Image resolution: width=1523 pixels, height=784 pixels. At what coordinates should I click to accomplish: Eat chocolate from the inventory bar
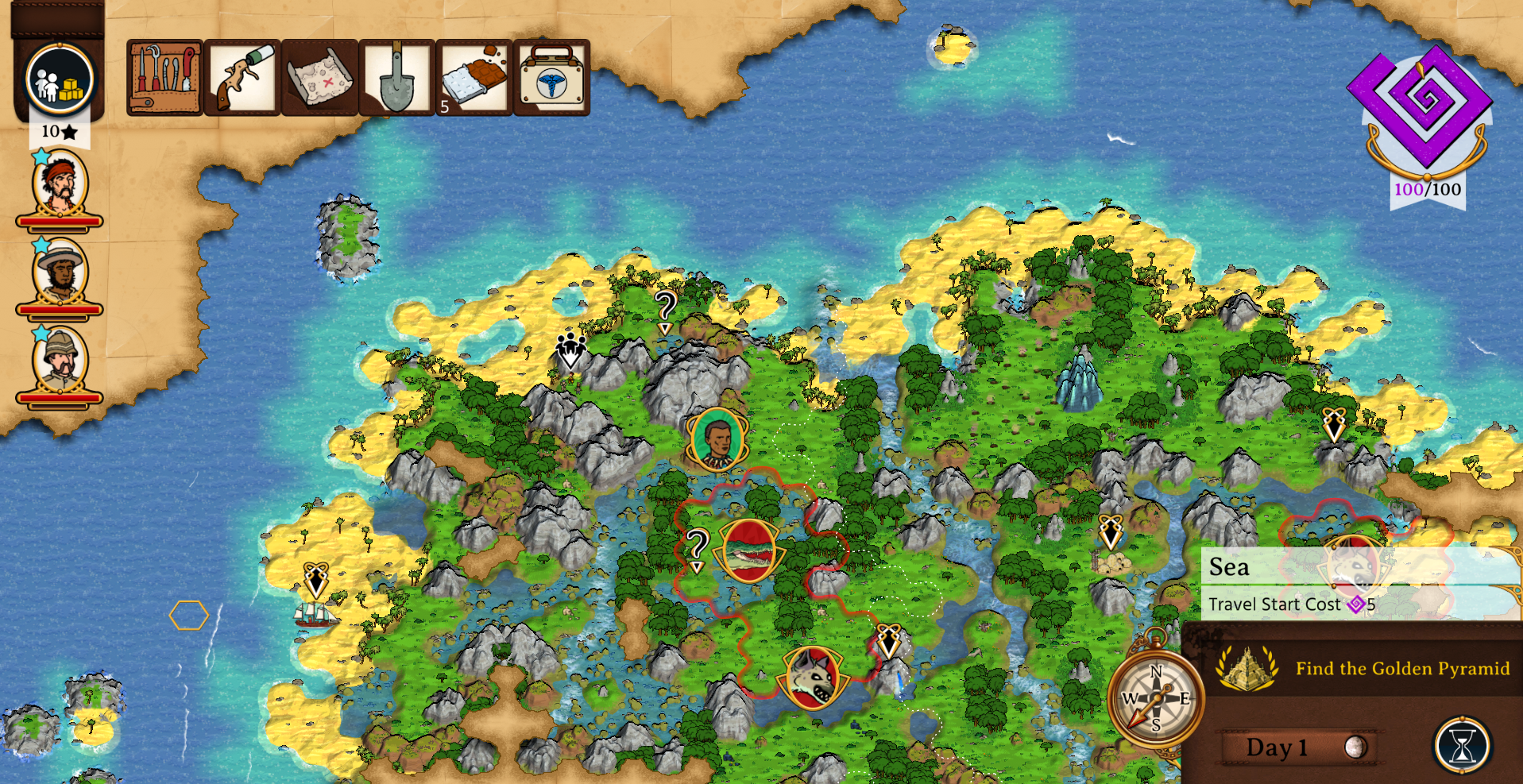474,78
